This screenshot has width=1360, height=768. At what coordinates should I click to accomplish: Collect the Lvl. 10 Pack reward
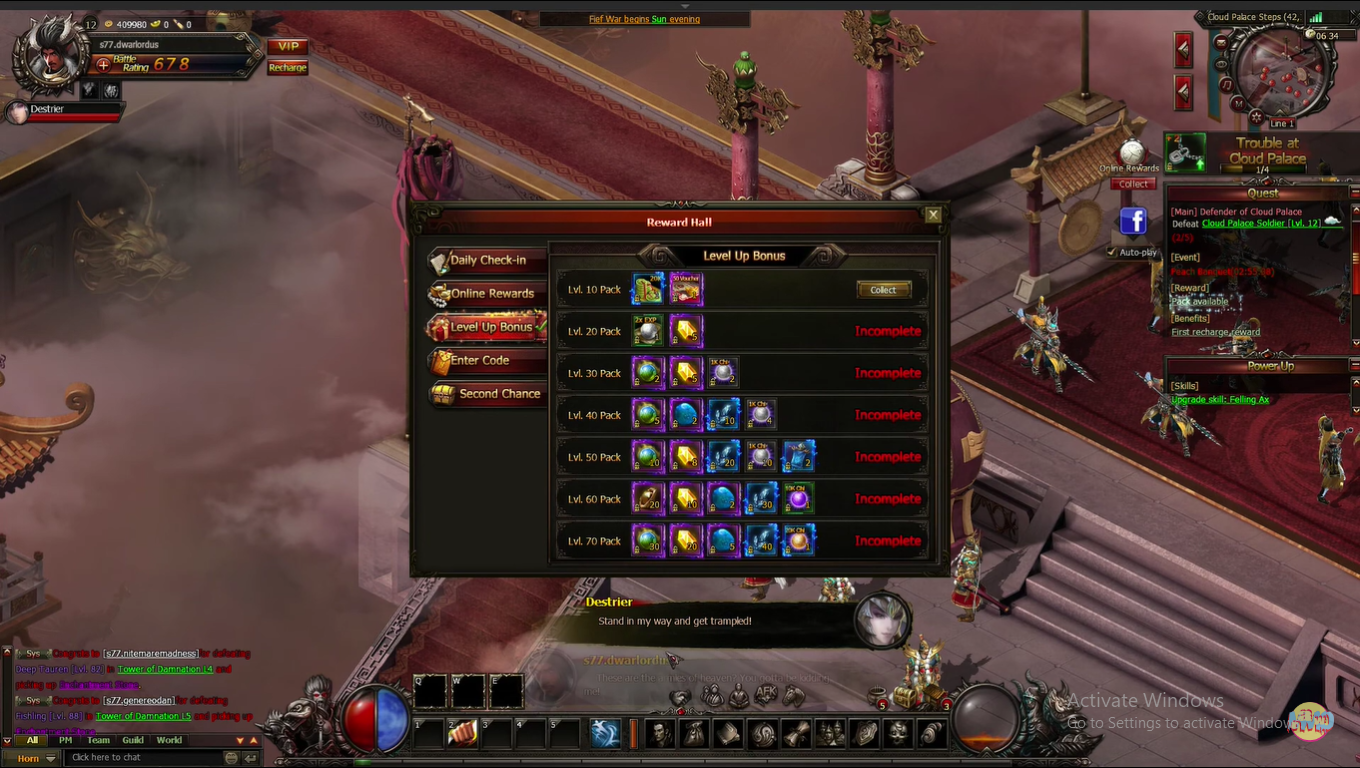click(x=883, y=289)
